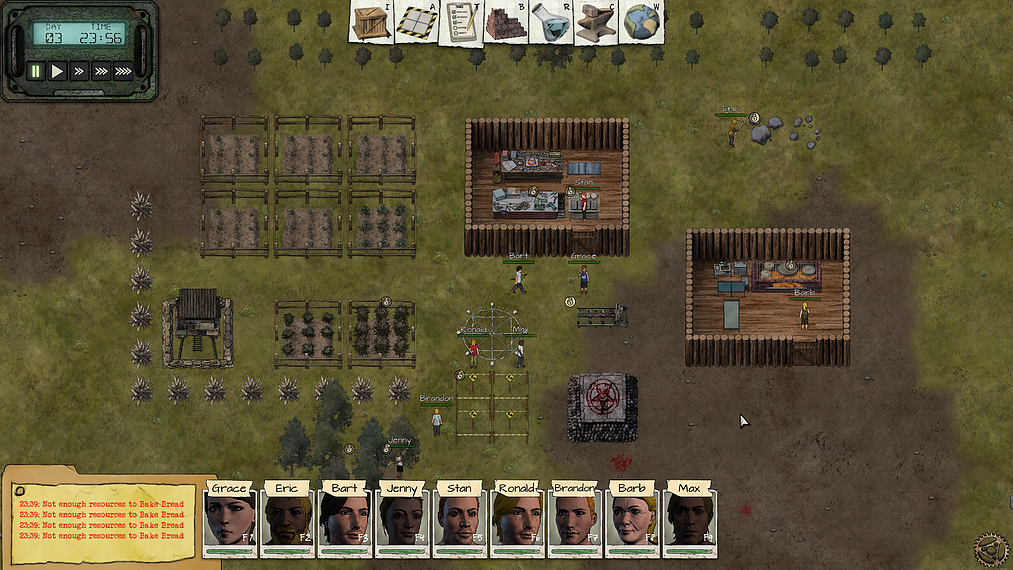Open the gear settings button
Image resolution: width=1013 pixels, height=570 pixels.
click(x=991, y=549)
